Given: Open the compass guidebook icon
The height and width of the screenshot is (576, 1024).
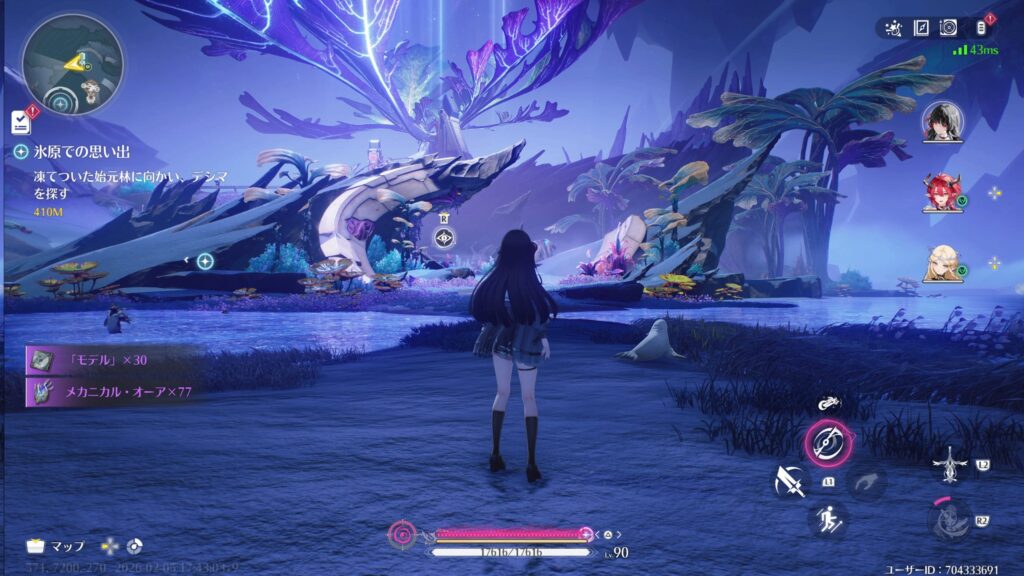Looking at the screenshot, I should pos(923,27).
